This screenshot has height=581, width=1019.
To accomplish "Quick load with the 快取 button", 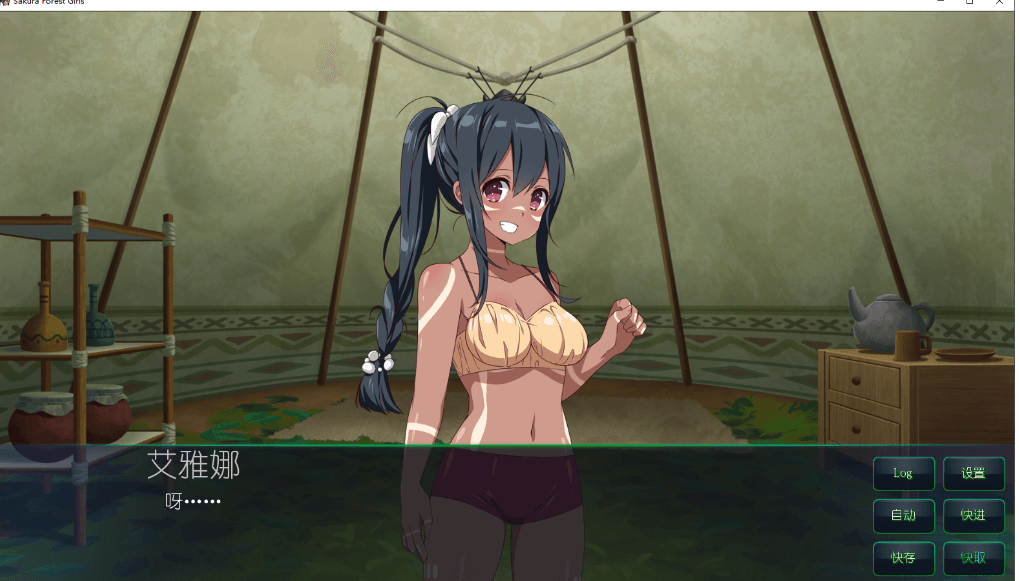I will (973, 558).
